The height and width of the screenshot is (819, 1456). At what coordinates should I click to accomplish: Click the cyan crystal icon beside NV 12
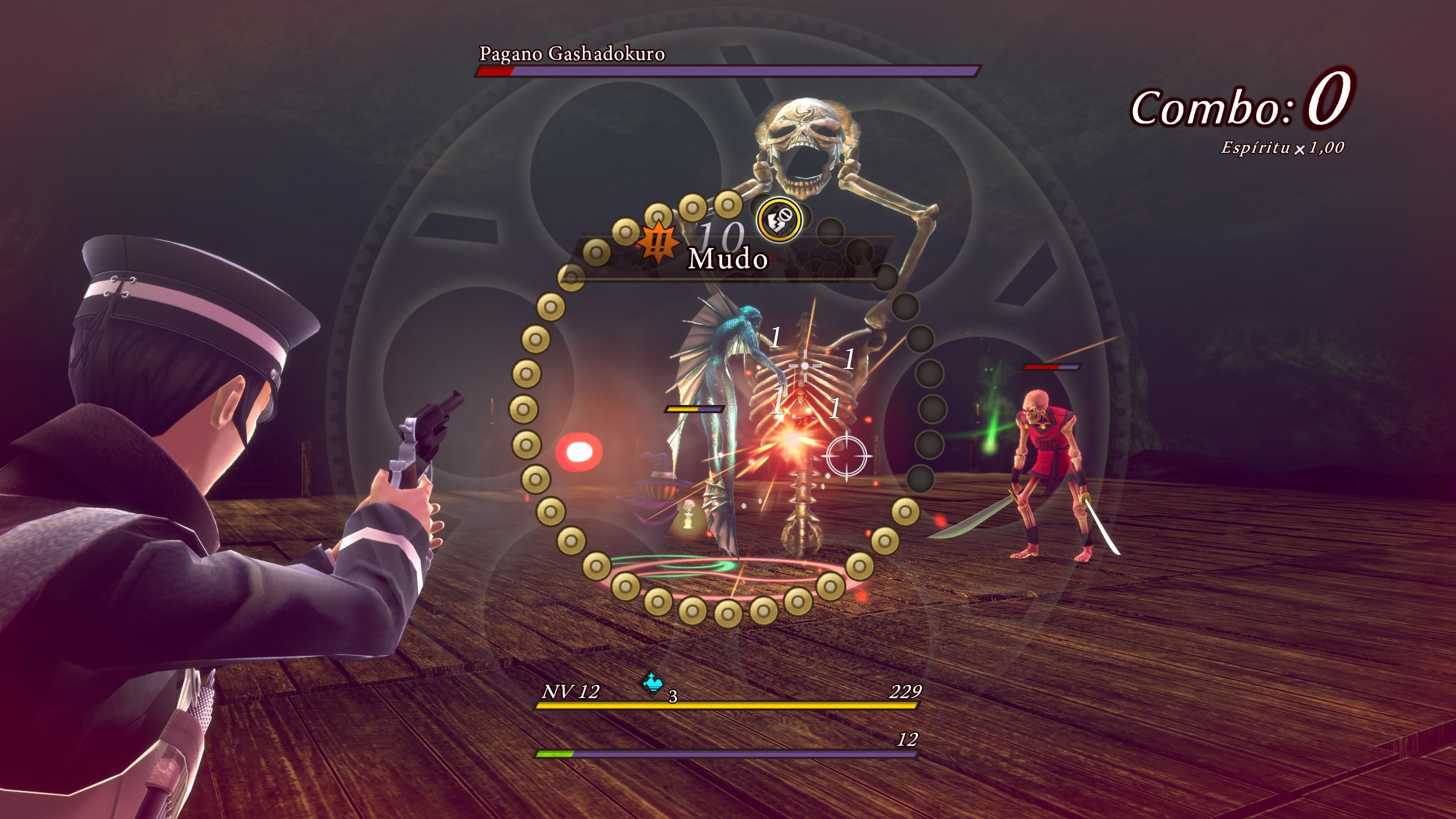tap(653, 683)
